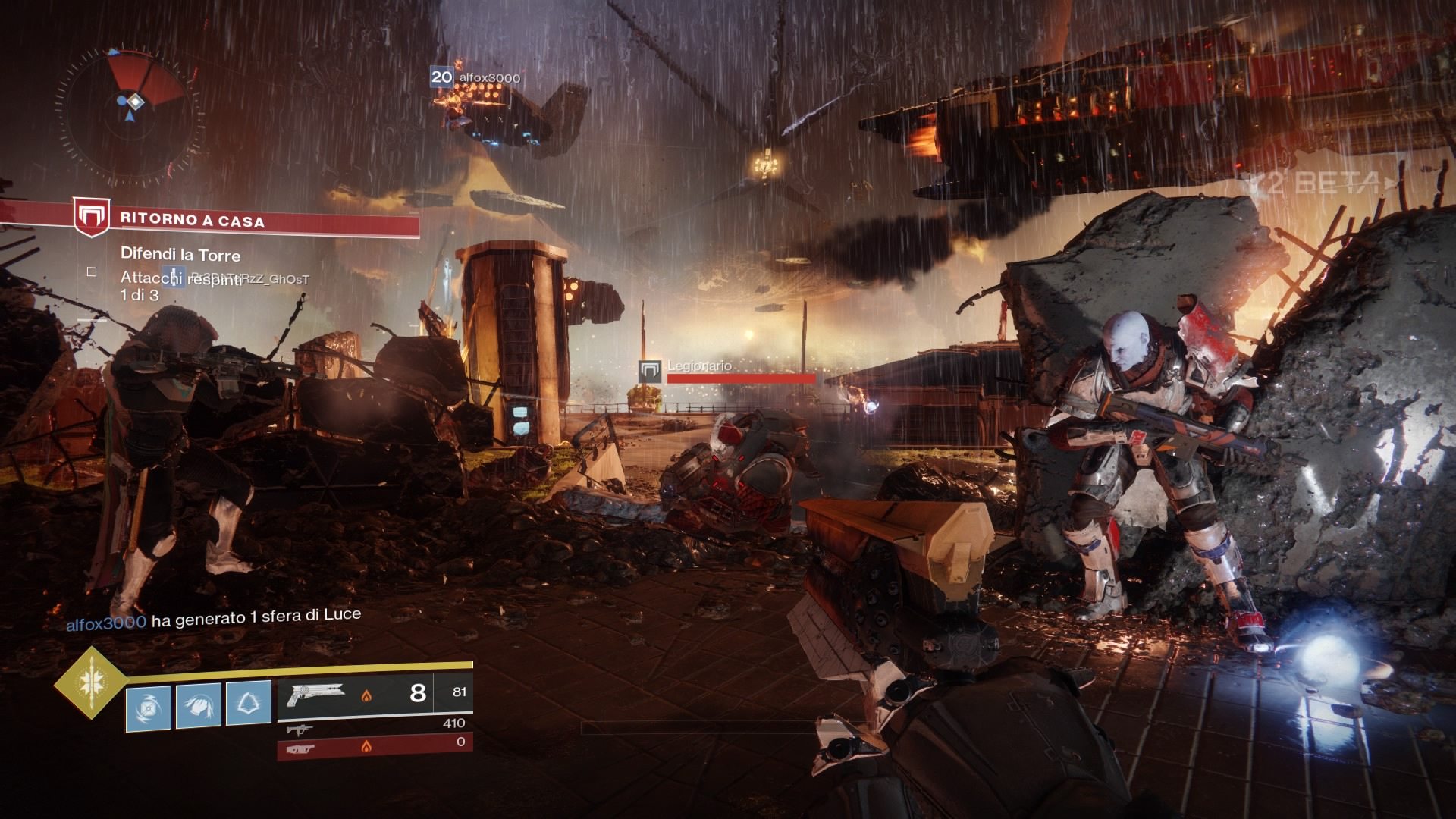Use the fist melee ability icon
This screenshot has height=819, width=1456.
(x=199, y=705)
